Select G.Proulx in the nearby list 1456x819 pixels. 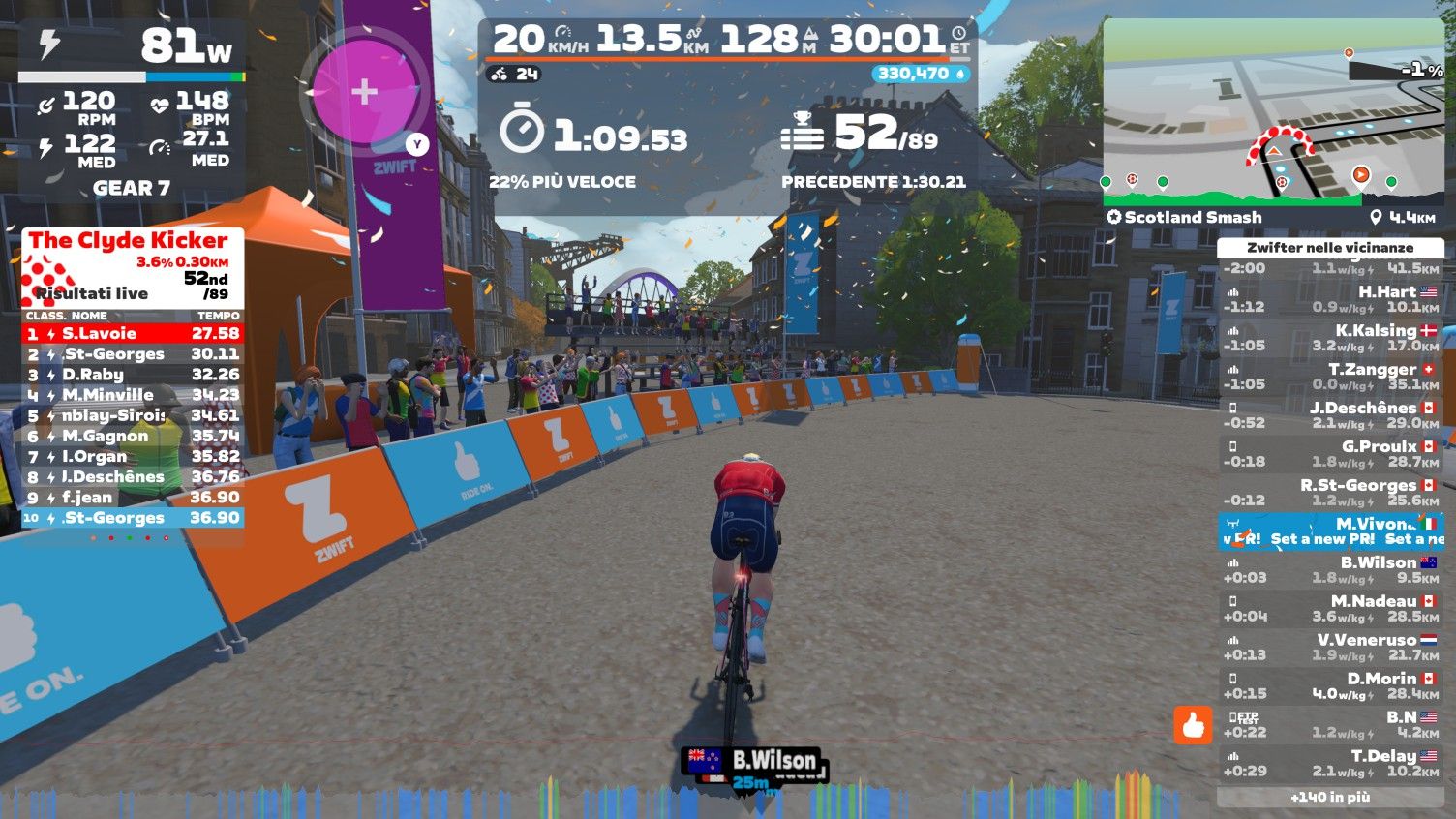(x=1330, y=454)
